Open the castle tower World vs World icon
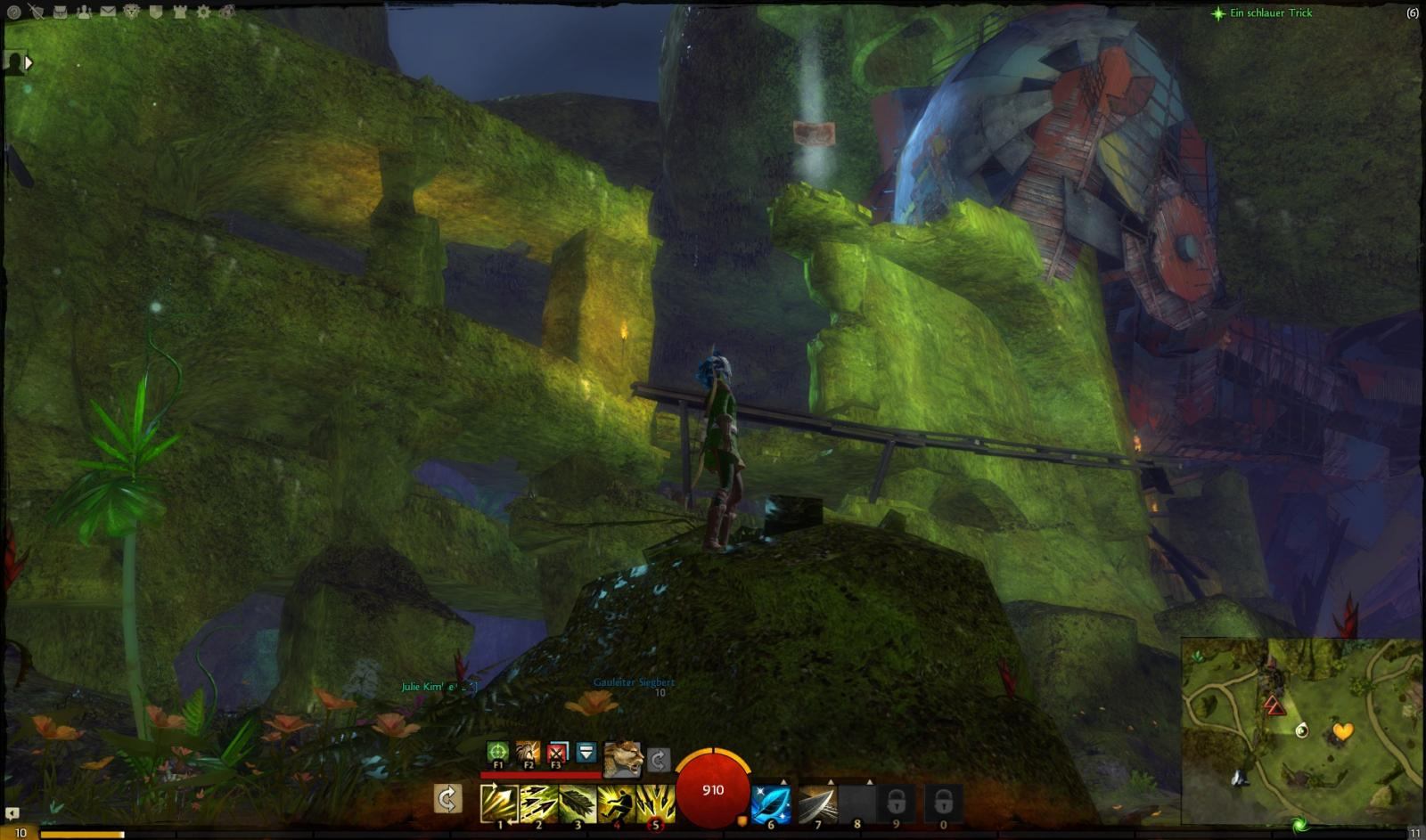The image size is (1426, 840). click(179, 12)
